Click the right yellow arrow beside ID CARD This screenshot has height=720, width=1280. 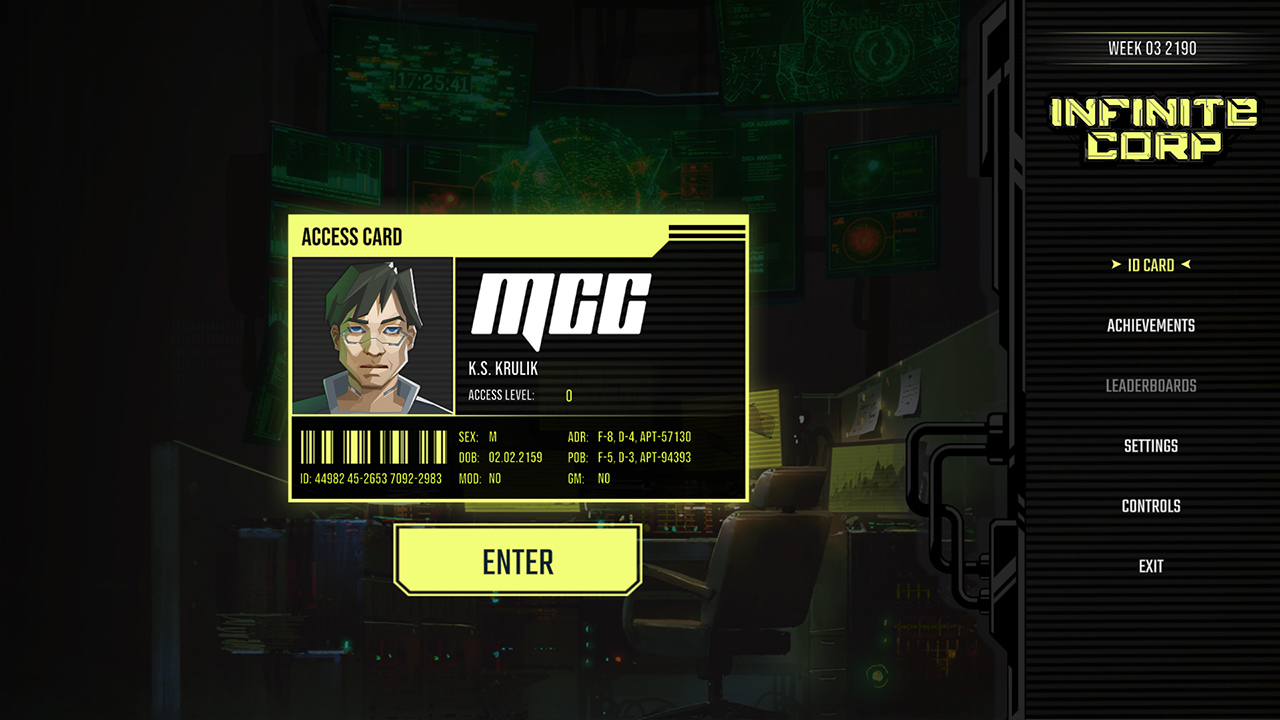[x=1185, y=265]
